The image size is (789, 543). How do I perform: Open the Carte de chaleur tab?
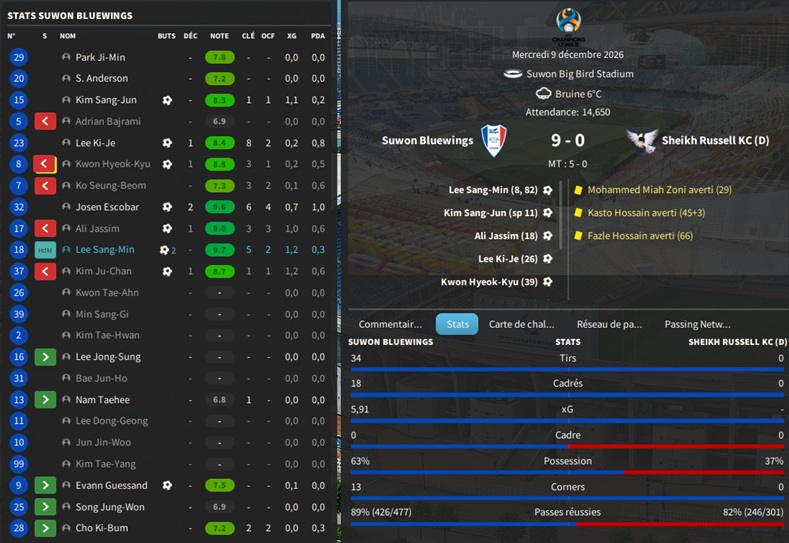click(521, 324)
